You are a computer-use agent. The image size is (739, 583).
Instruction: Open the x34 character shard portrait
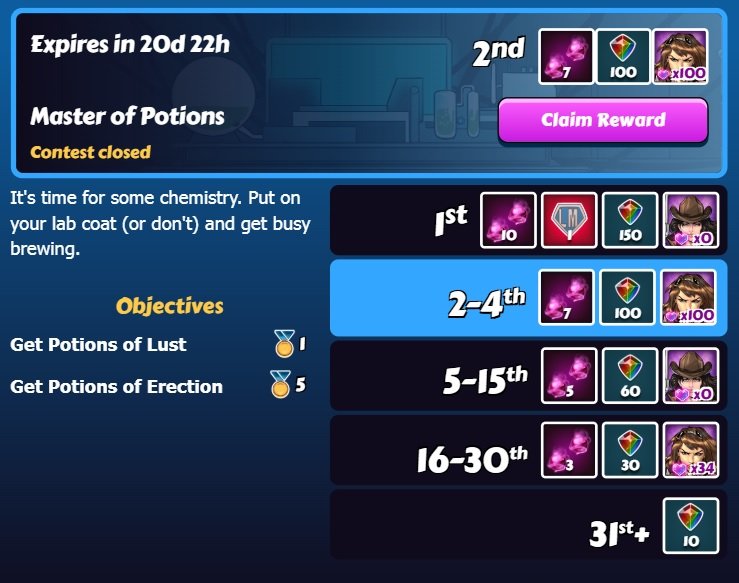tap(690, 450)
